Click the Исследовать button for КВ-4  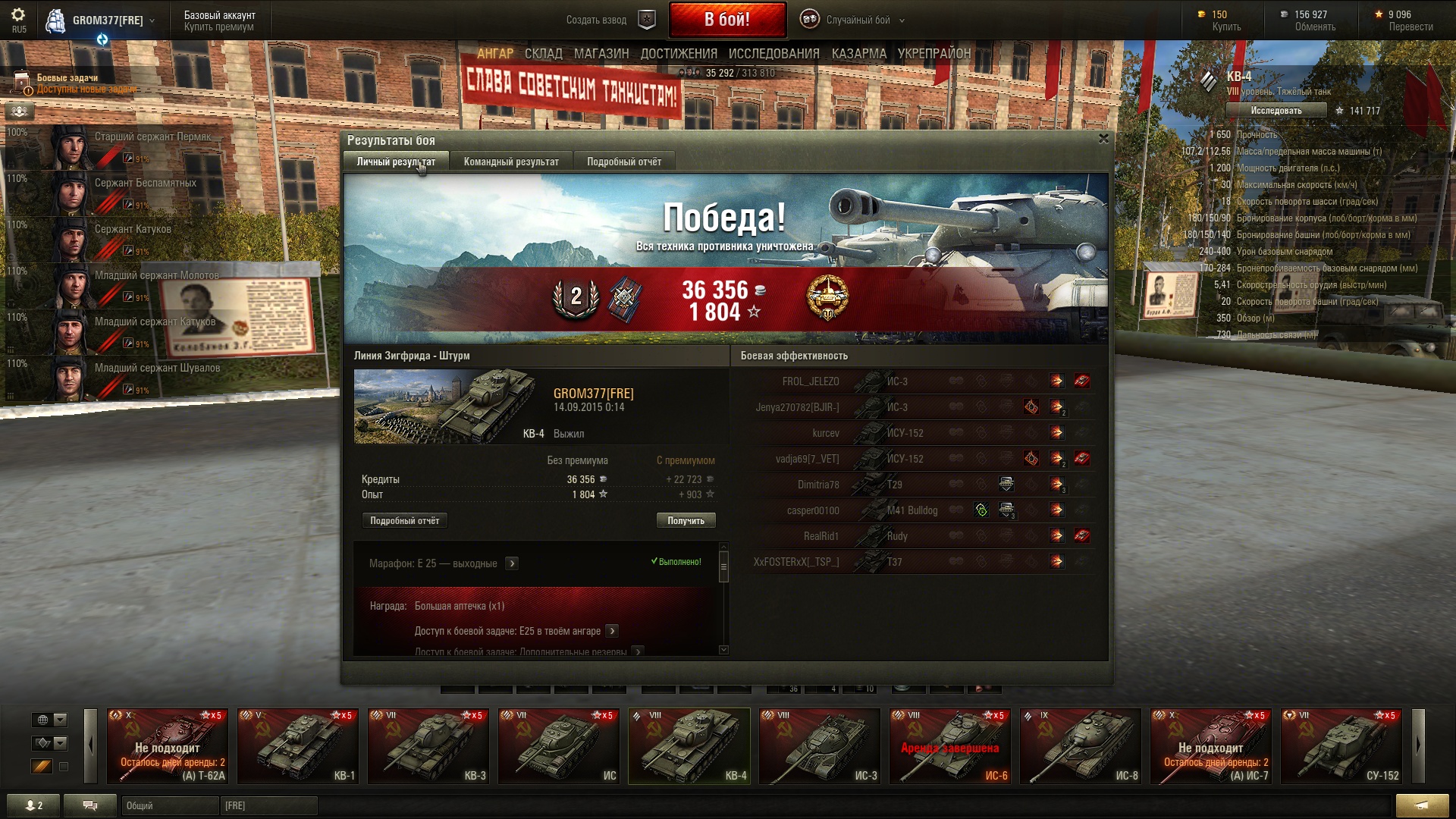coord(1276,111)
